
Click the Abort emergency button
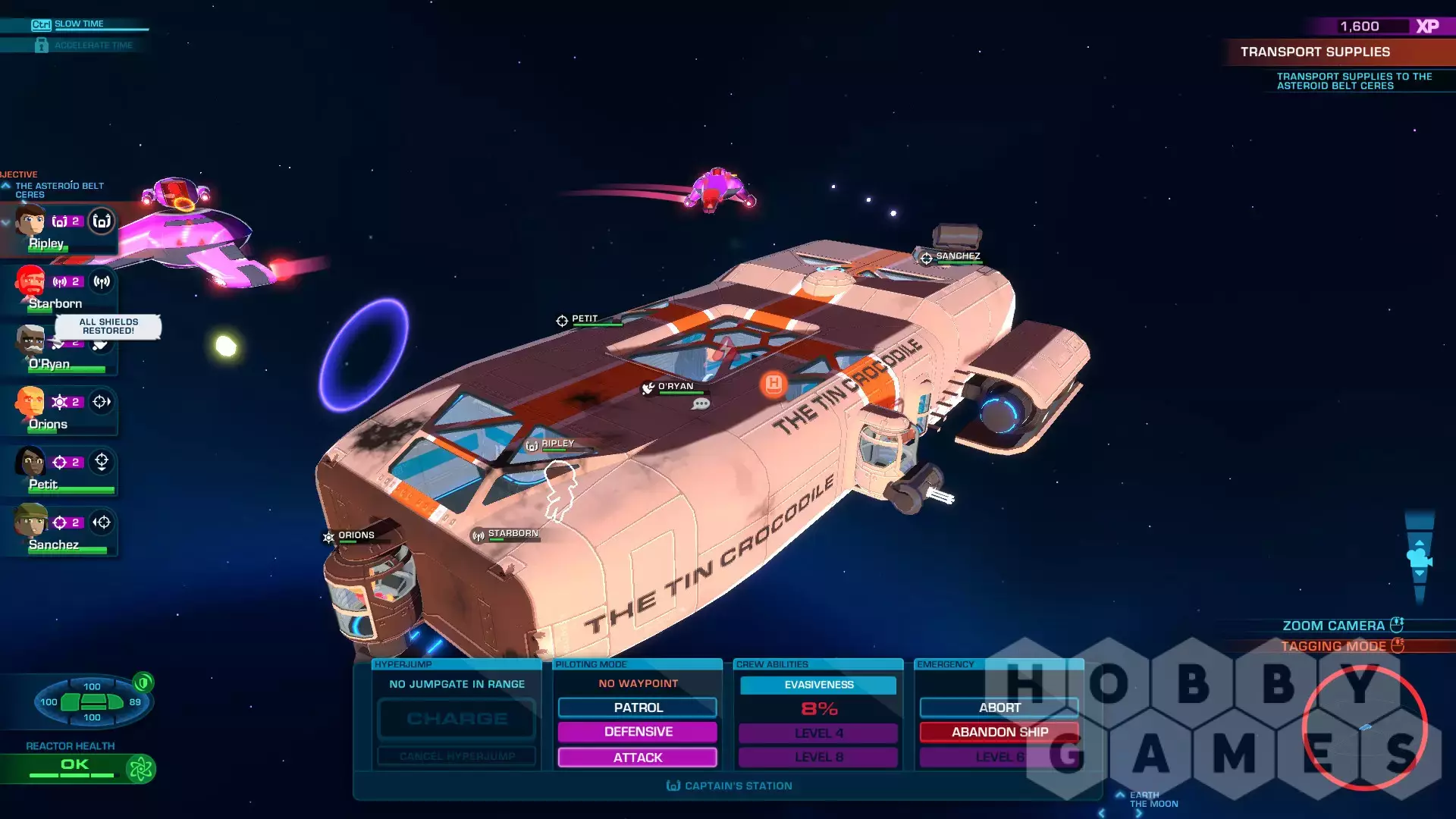pos(999,708)
